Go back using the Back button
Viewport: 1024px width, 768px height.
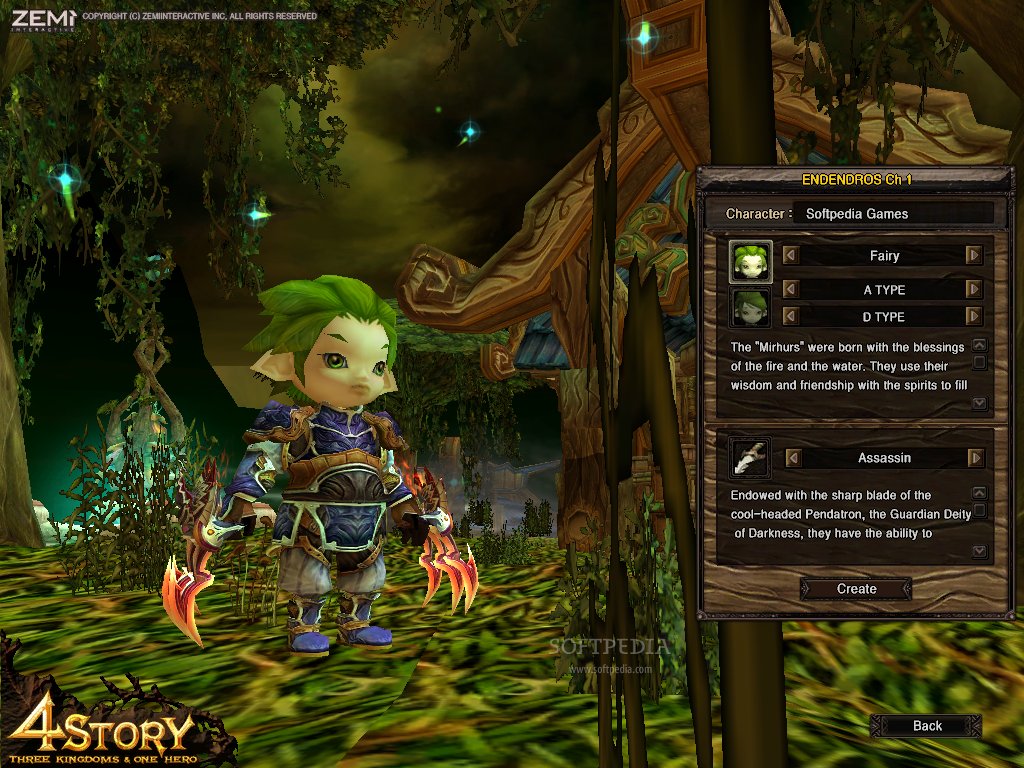coord(926,726)
